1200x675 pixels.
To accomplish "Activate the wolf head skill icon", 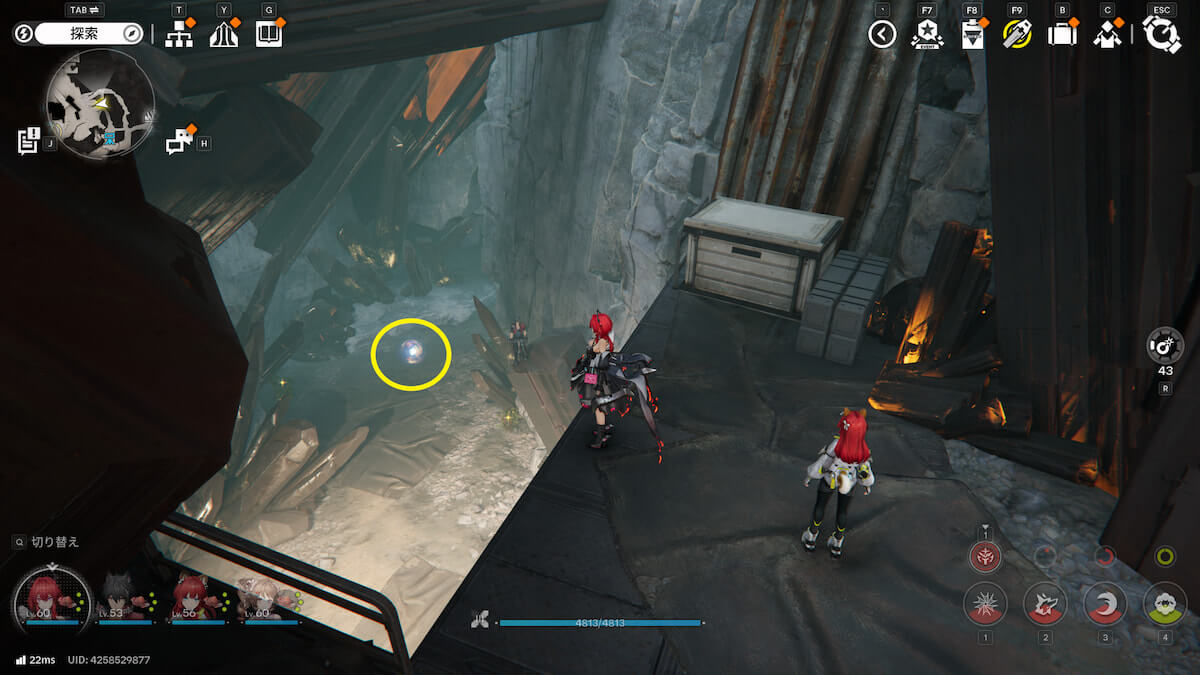I will tap(1045, 603).
